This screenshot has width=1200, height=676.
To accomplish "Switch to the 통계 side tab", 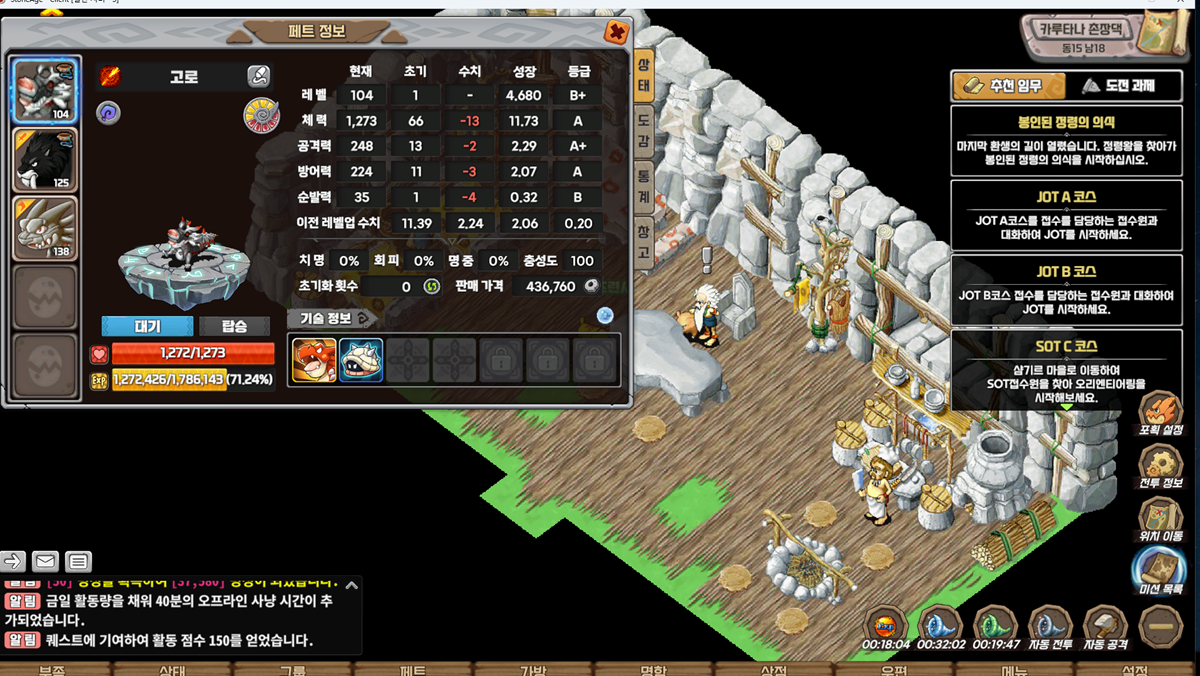I will [x=644, y=183].
